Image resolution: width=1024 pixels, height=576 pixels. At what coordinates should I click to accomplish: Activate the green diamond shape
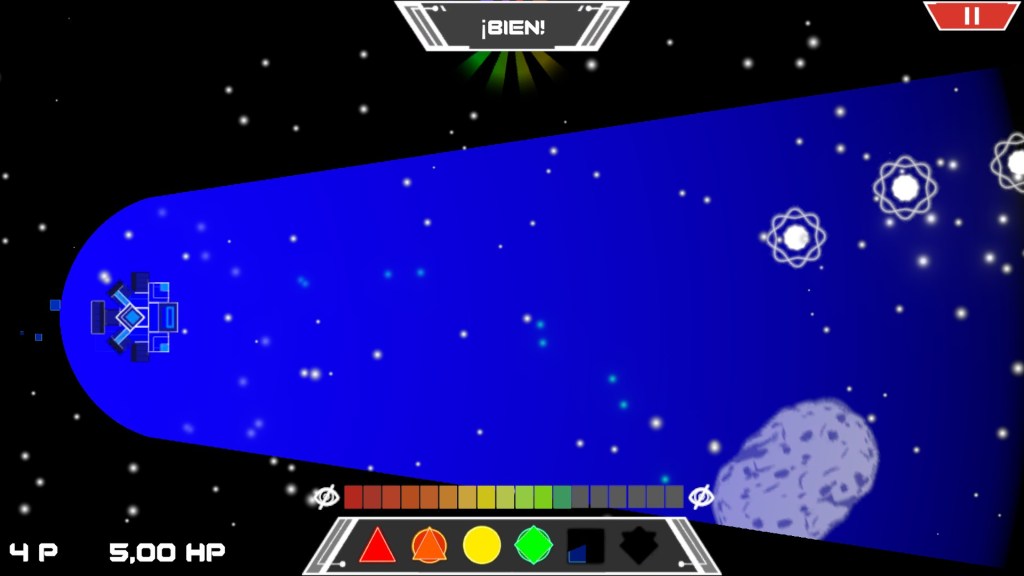[x=534, y=546]
